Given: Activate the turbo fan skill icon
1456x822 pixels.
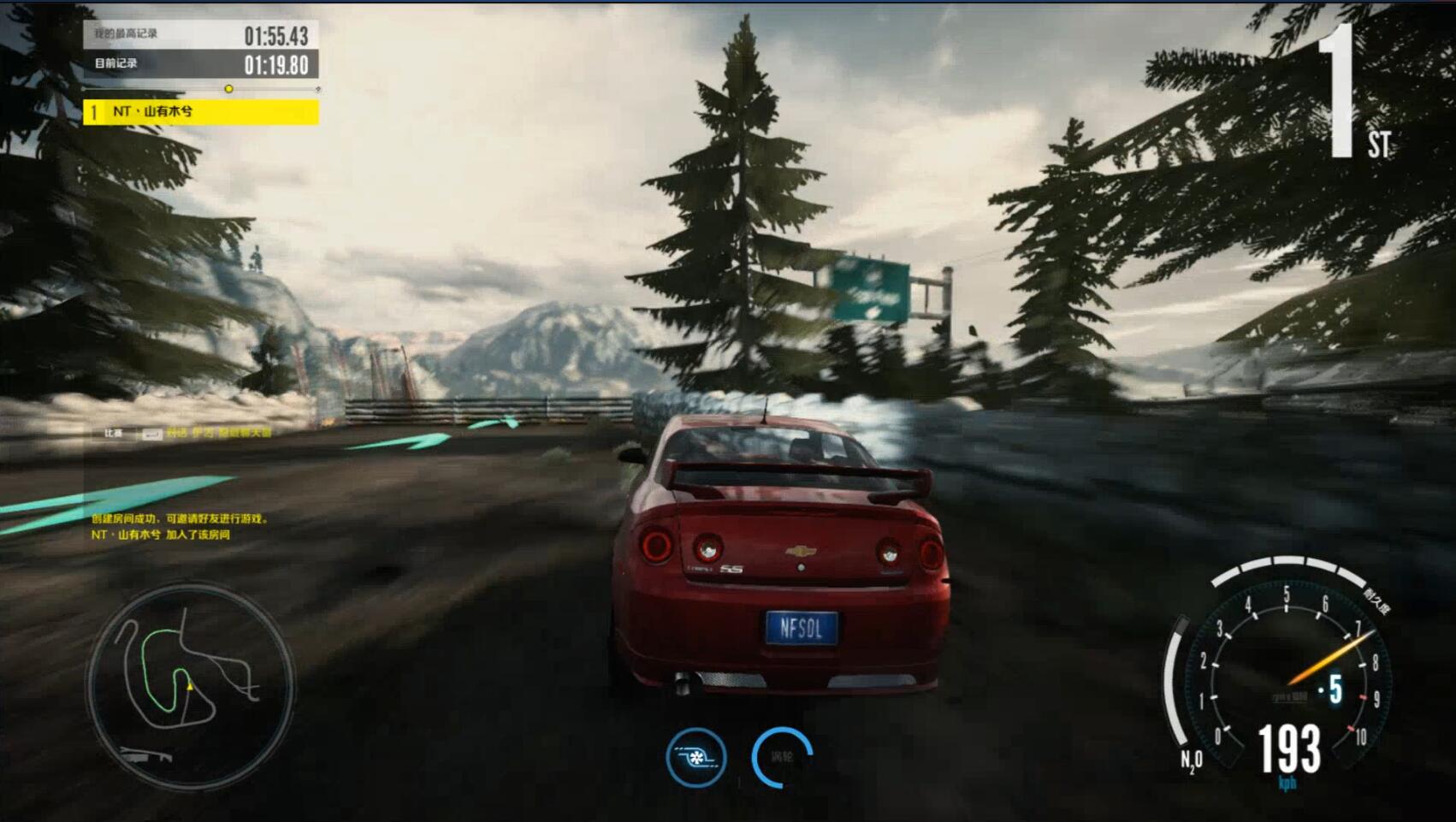Looking at the screenshot, I should click(696, 757).
